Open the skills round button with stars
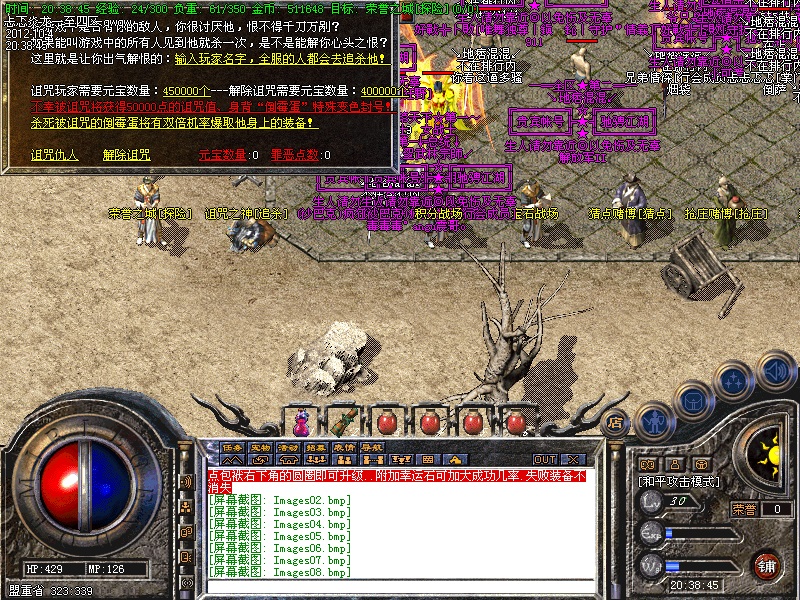 pos(735,380)
